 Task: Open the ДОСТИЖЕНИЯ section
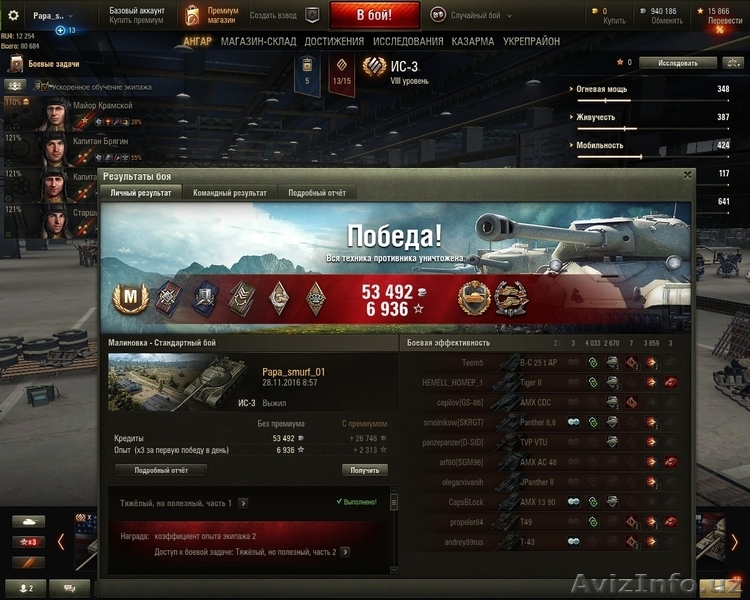334,42
